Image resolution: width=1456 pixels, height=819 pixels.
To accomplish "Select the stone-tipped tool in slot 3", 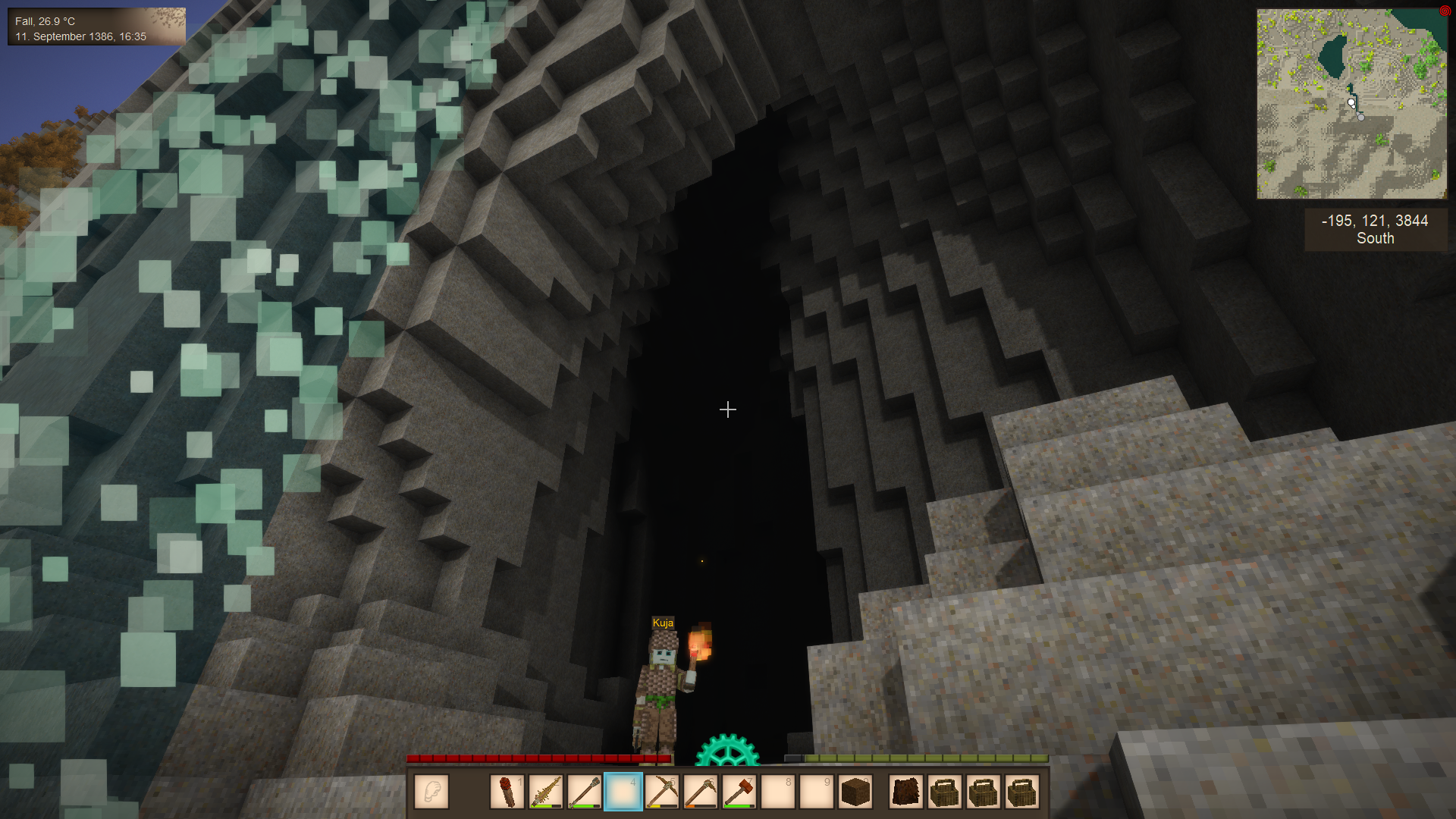I will pos(585,792).
